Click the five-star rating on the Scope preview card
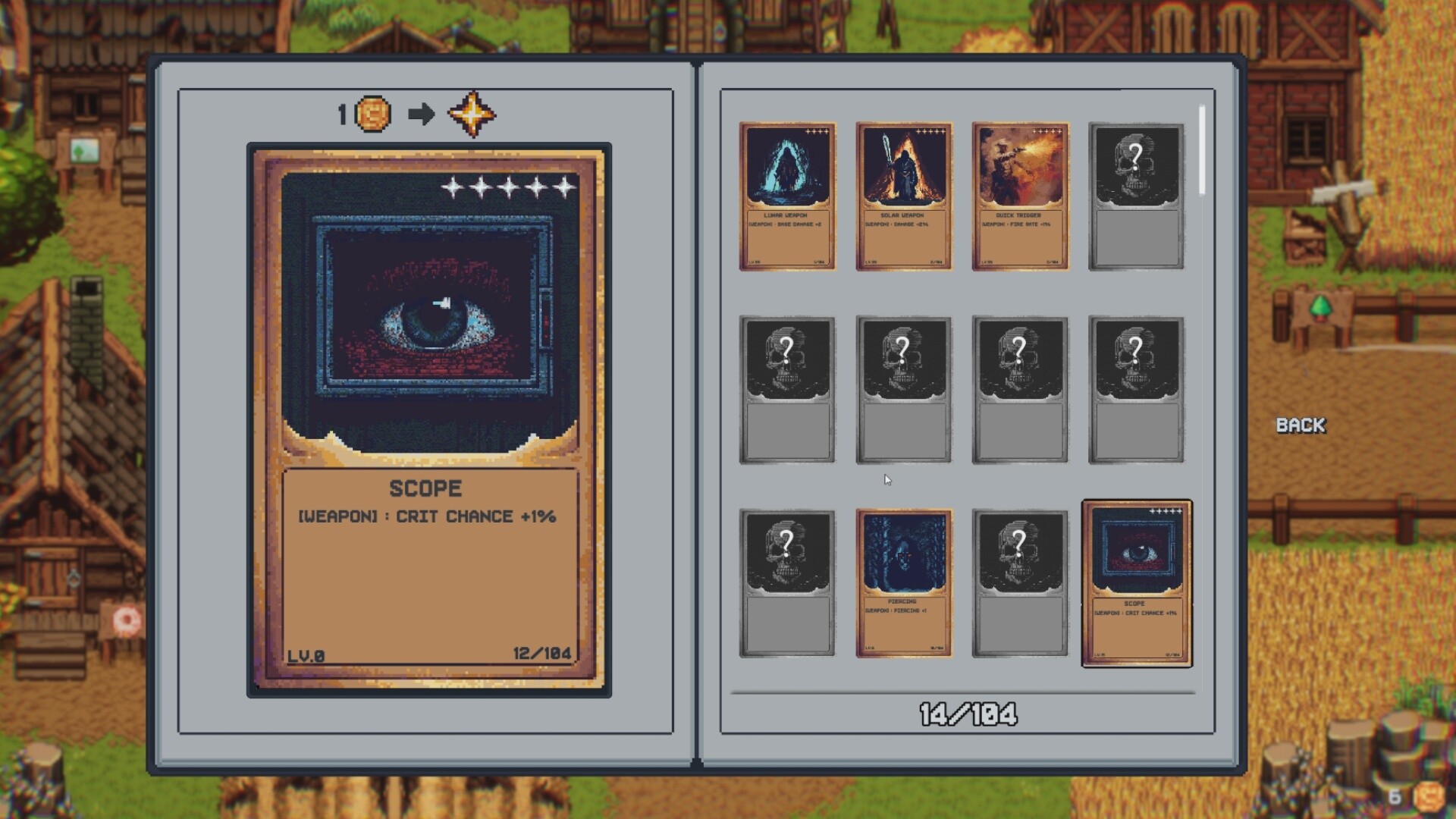Viewport: 1456px width, 819px height. click(506, 186)
